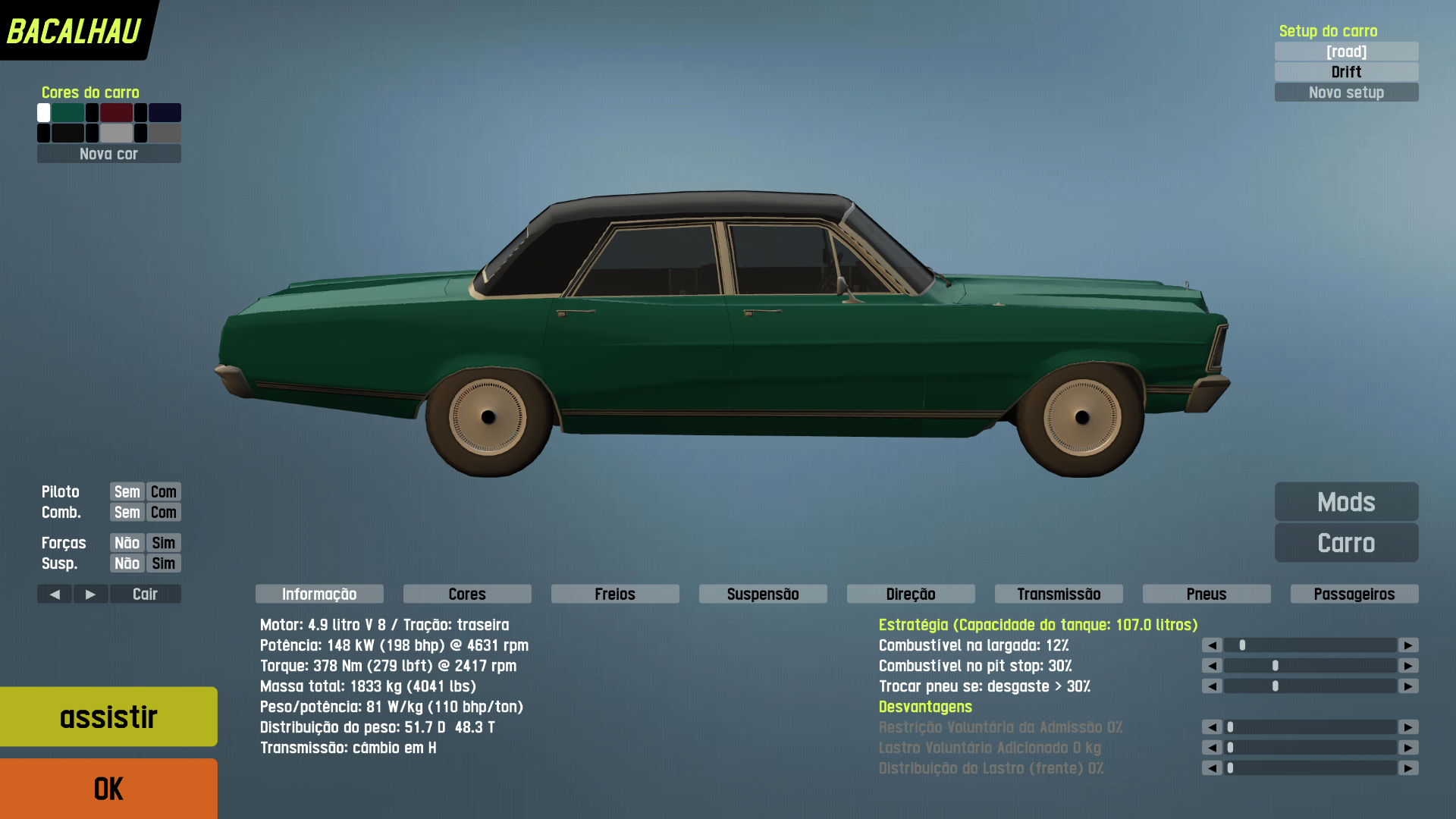Create a new setup with Novo setup
Image resolution: width=1456 pixels, height=819 pixels.
[1346, 93]
